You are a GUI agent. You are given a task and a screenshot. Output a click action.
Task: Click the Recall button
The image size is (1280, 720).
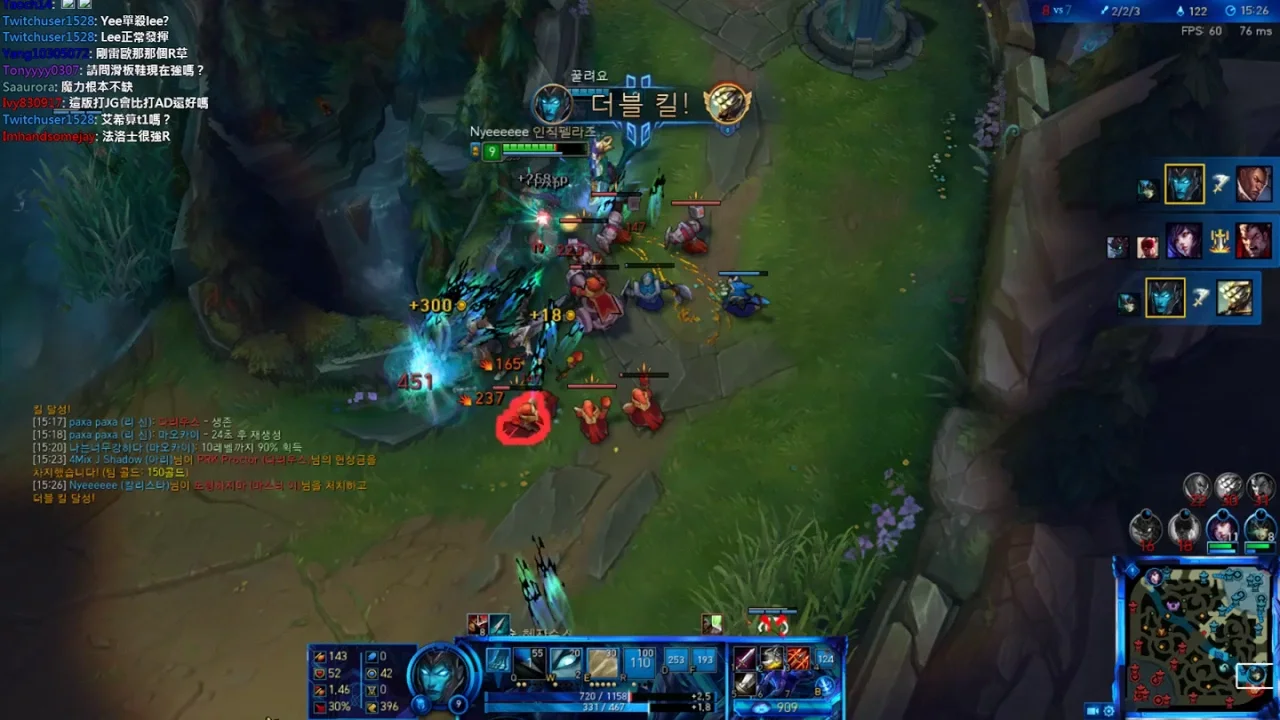point(825,685)
